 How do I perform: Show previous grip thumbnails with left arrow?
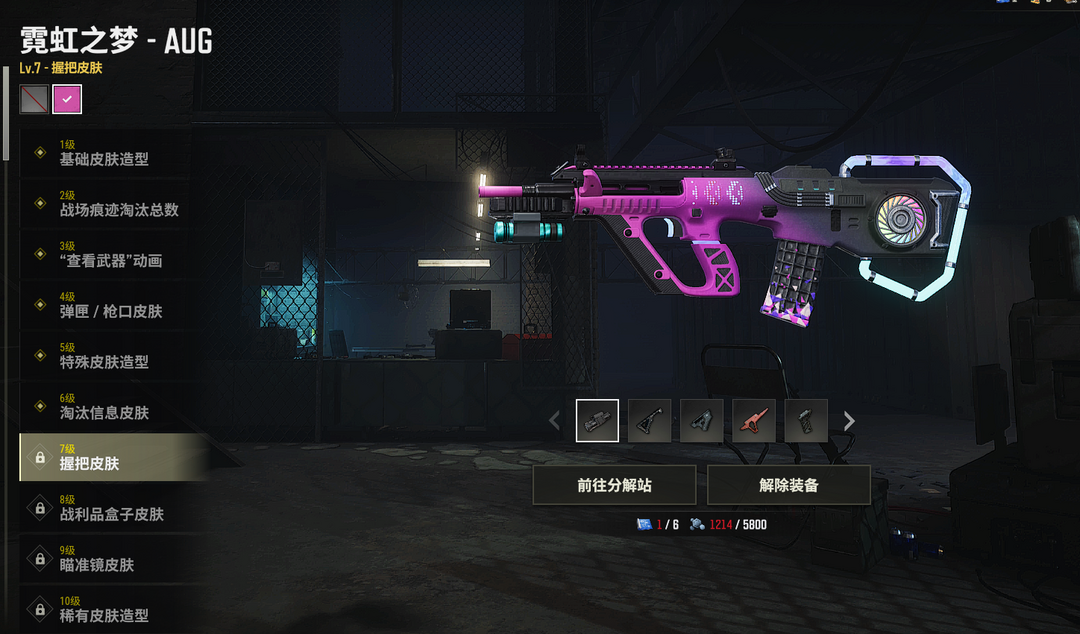coord(555,421)
